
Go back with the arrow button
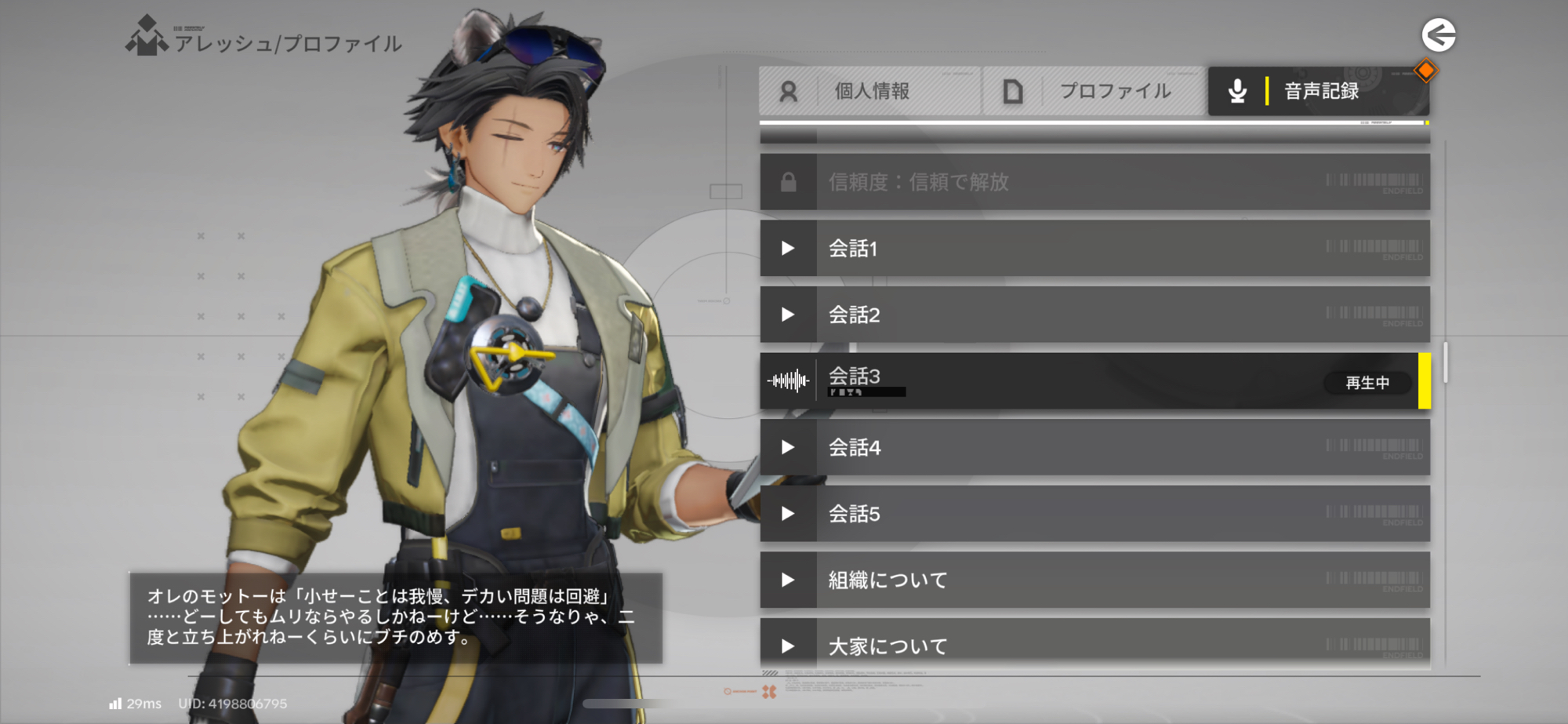1439,35
